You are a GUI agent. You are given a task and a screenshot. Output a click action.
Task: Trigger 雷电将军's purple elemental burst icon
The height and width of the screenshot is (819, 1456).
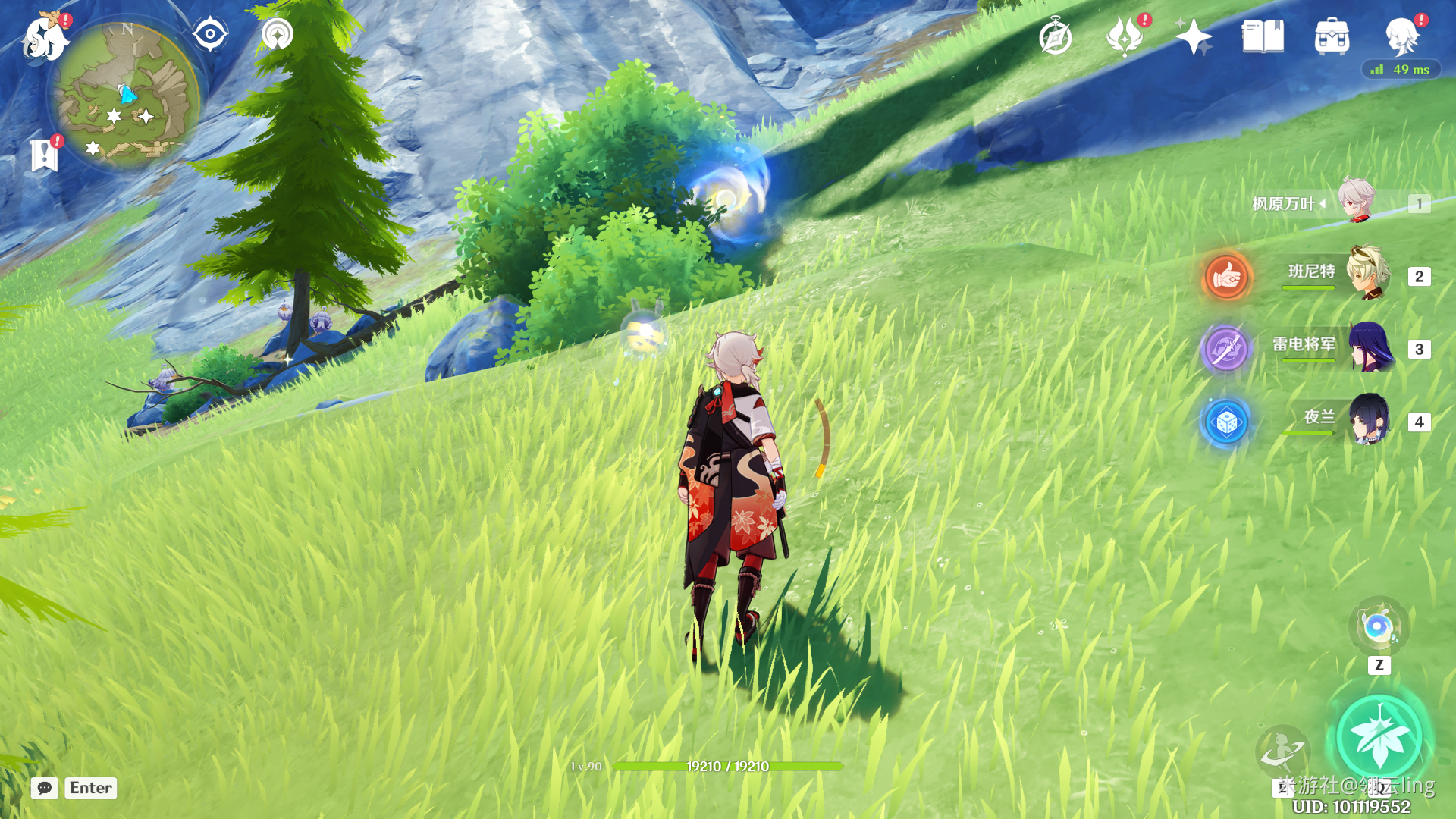point(1225,349)
